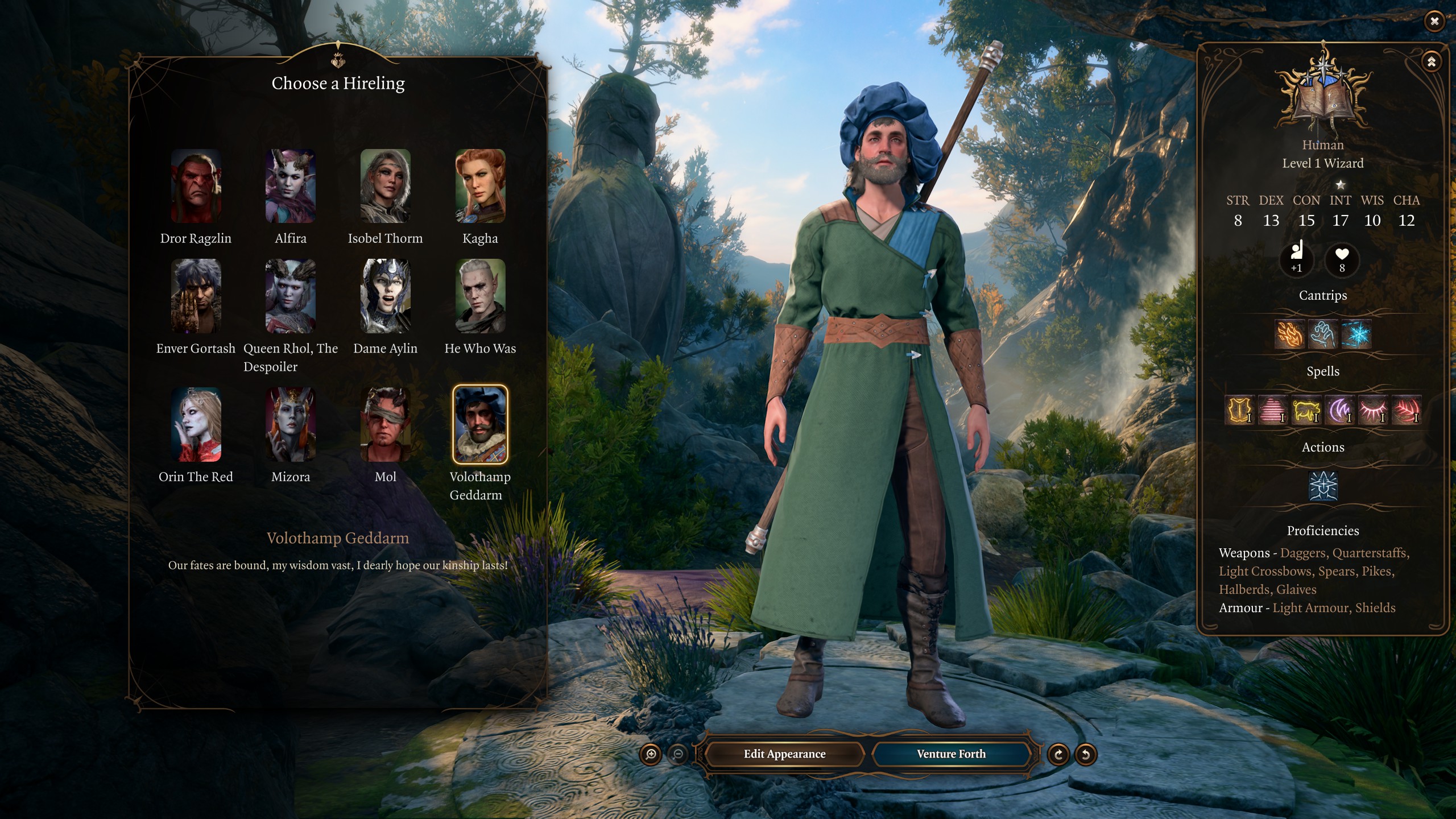Inspect the fire cantrip icon
Viewport: 1456px width, 819px height.
[1289, 334]
